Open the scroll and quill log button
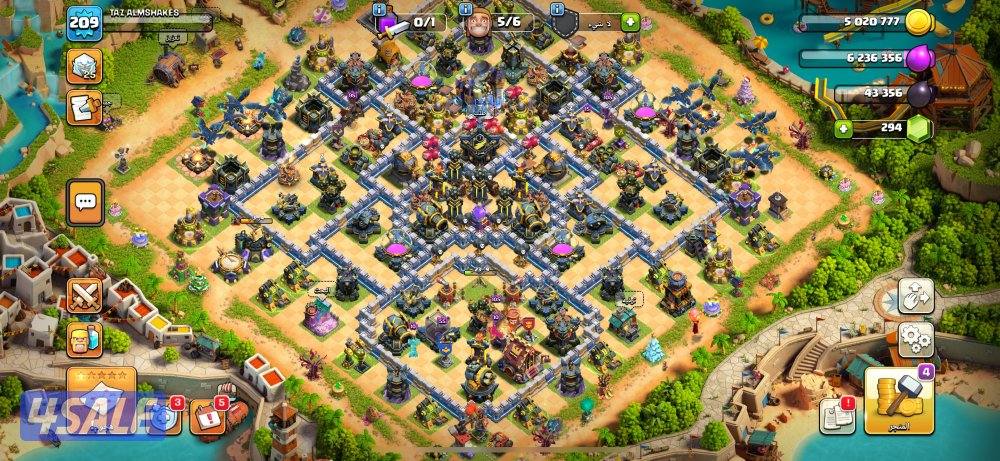The image size is (1000, 461). click(82, 107)
